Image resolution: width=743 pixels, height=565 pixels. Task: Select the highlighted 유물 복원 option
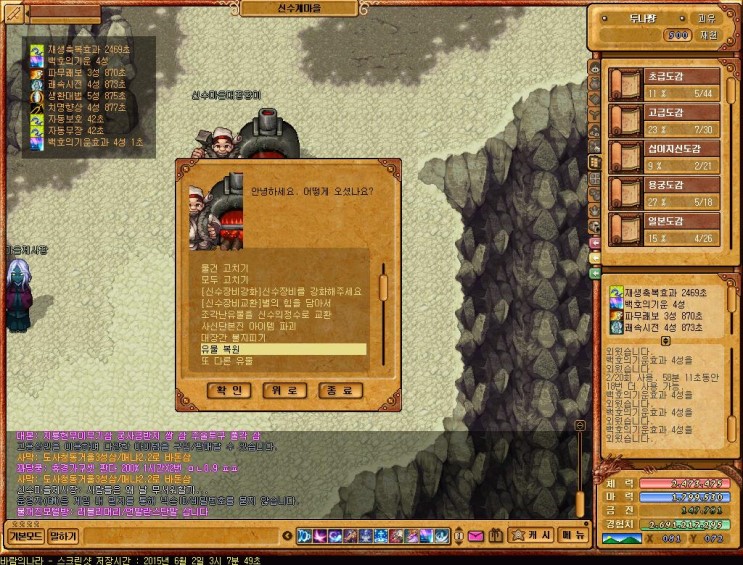(x=283, y=349)
